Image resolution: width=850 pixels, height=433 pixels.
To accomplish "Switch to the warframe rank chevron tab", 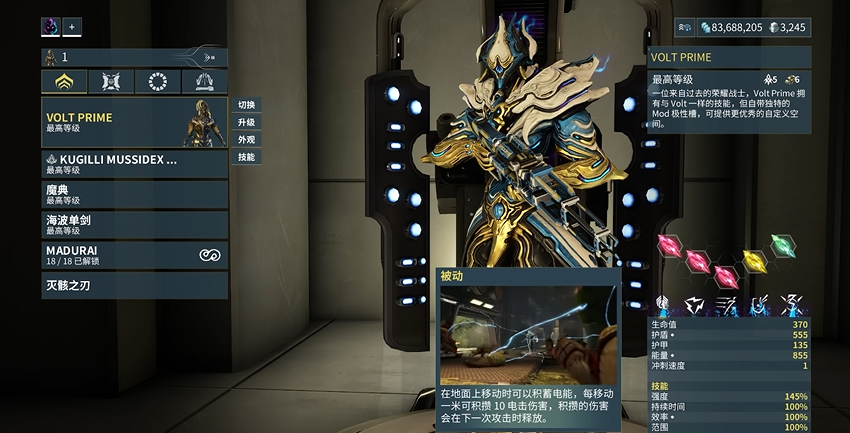I will tap(64, 82).
